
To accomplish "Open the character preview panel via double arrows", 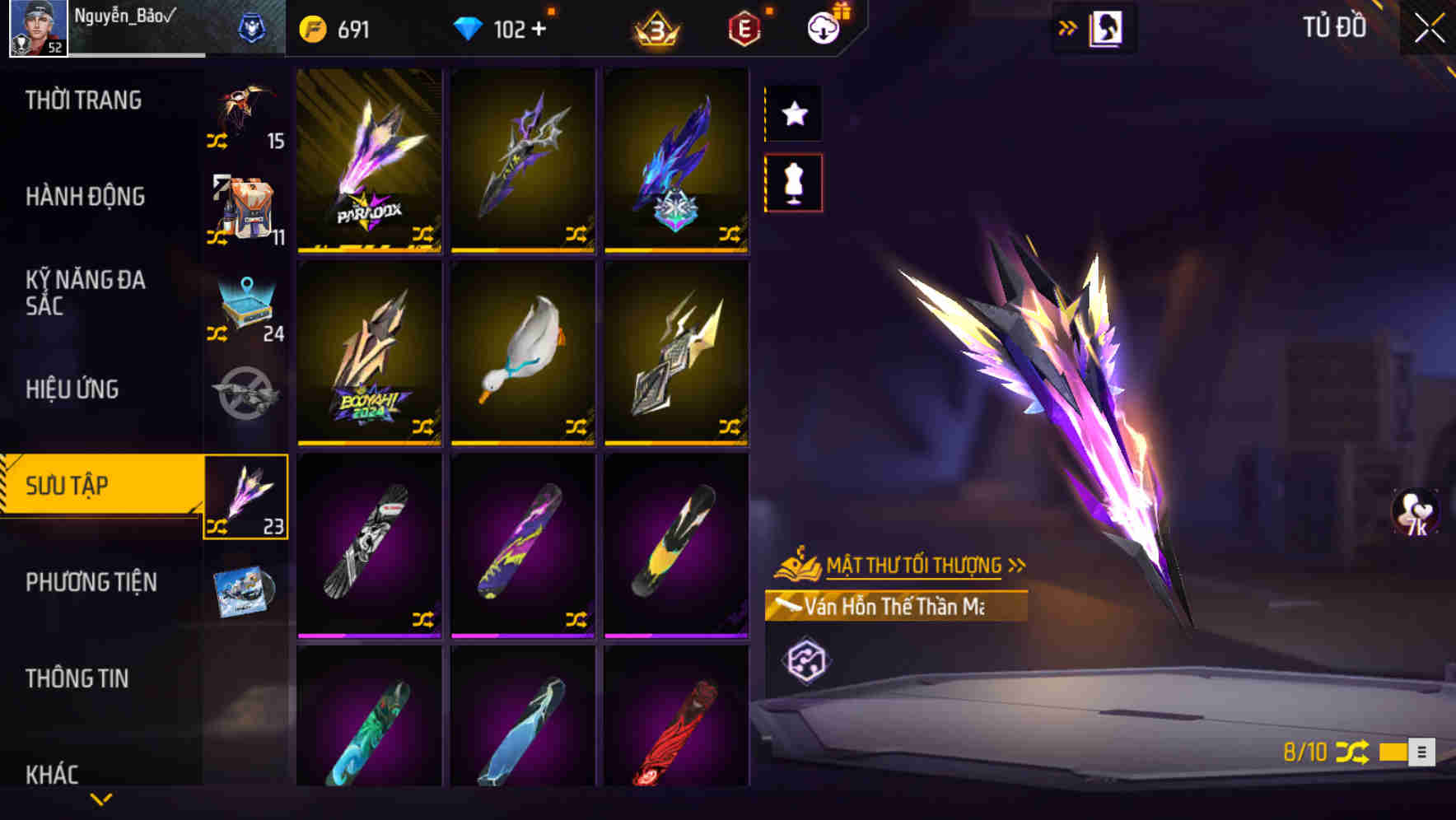I will coord(1068,26).
